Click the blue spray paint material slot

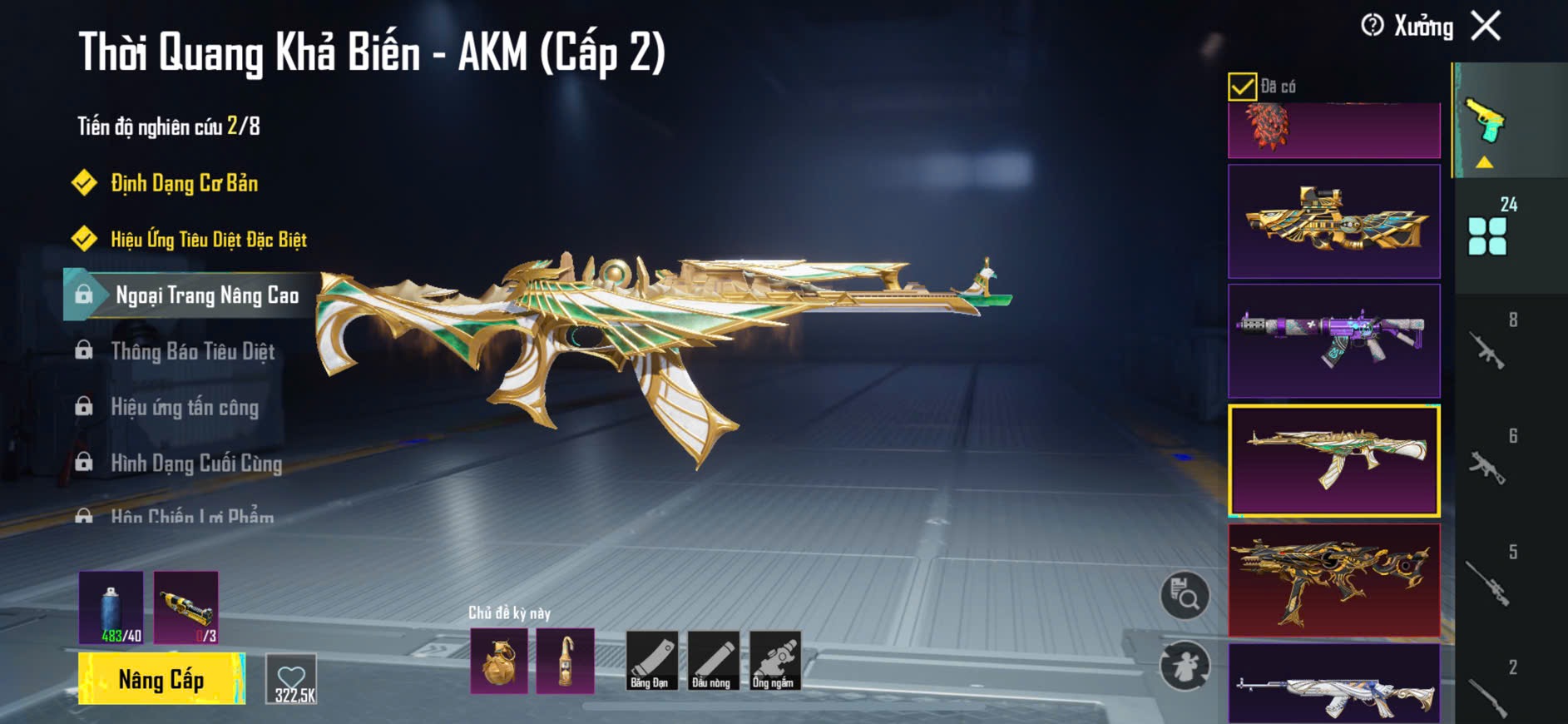tap(111, 607)
